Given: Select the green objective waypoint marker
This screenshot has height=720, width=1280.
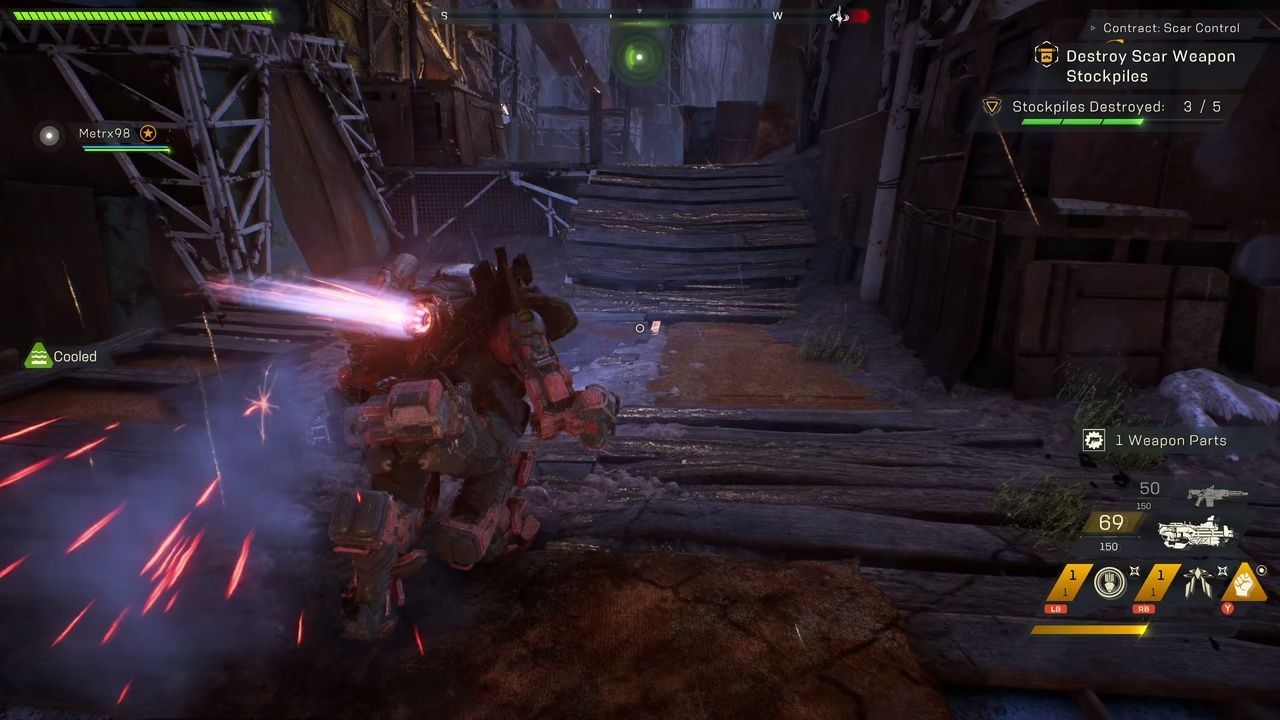Looking at the screenshot, I should pyautogui.click(x=639, y=57).
